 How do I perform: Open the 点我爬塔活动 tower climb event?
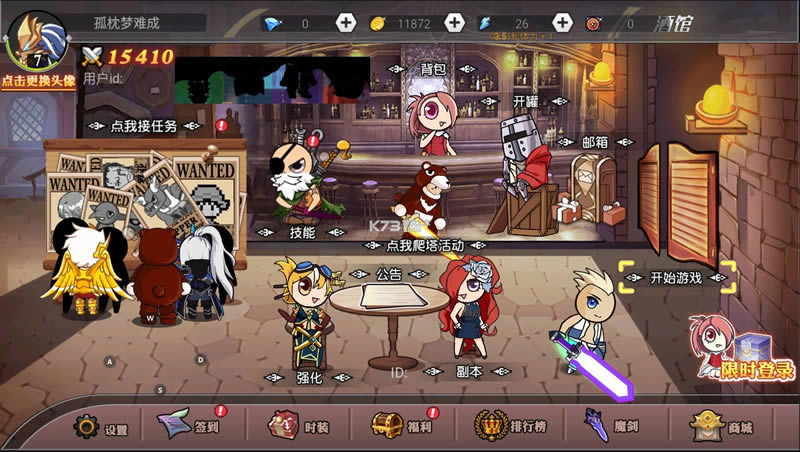[425, 245]
